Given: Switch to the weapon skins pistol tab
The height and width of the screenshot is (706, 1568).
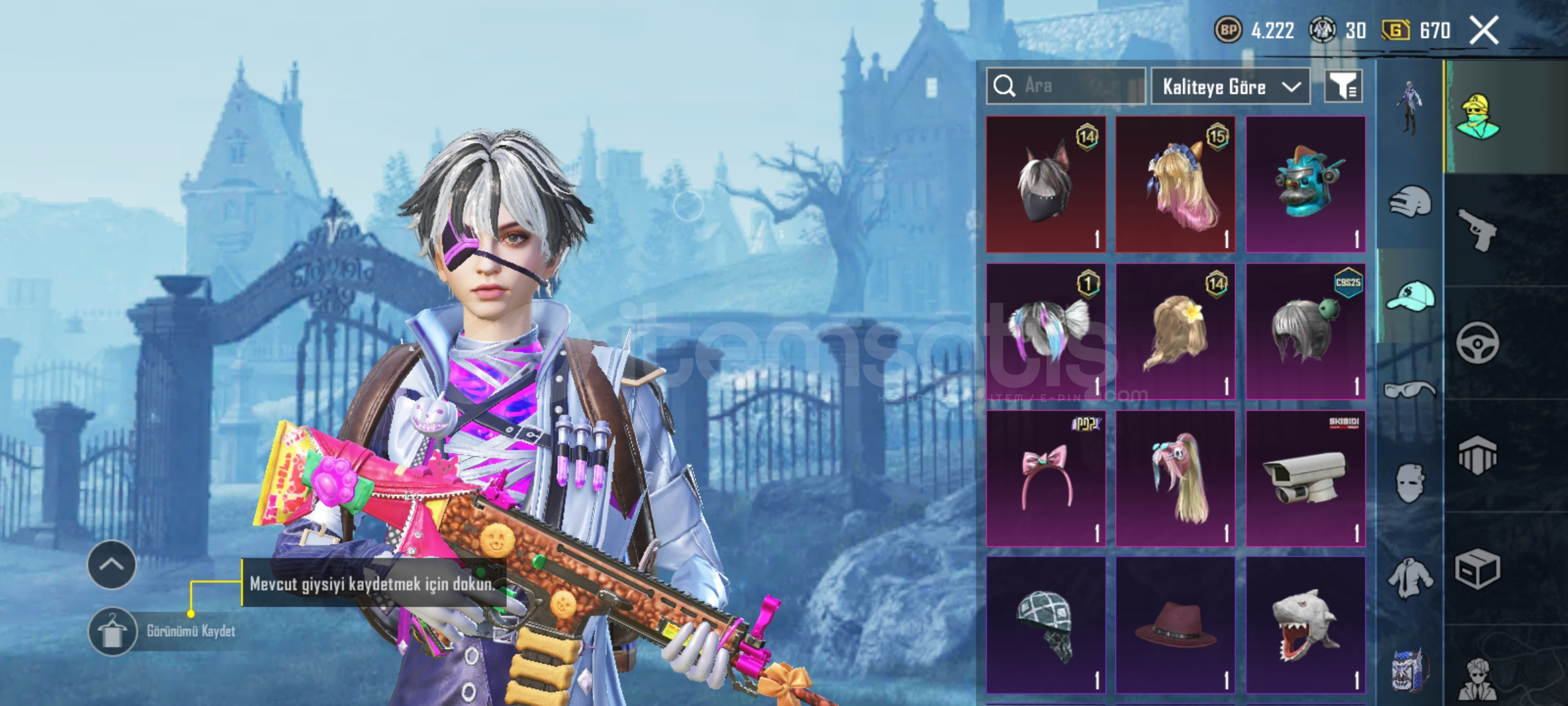Looking at the screenshot, I should pyautogui.click(x=1478, y=229).
